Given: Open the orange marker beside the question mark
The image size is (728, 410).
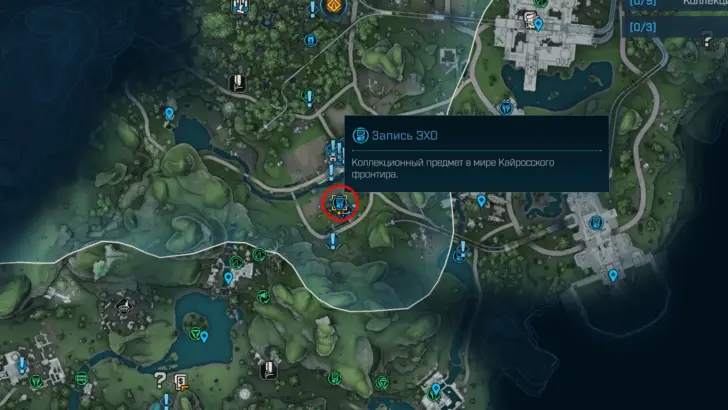Looking at the screenshot, I should (181, 380).
